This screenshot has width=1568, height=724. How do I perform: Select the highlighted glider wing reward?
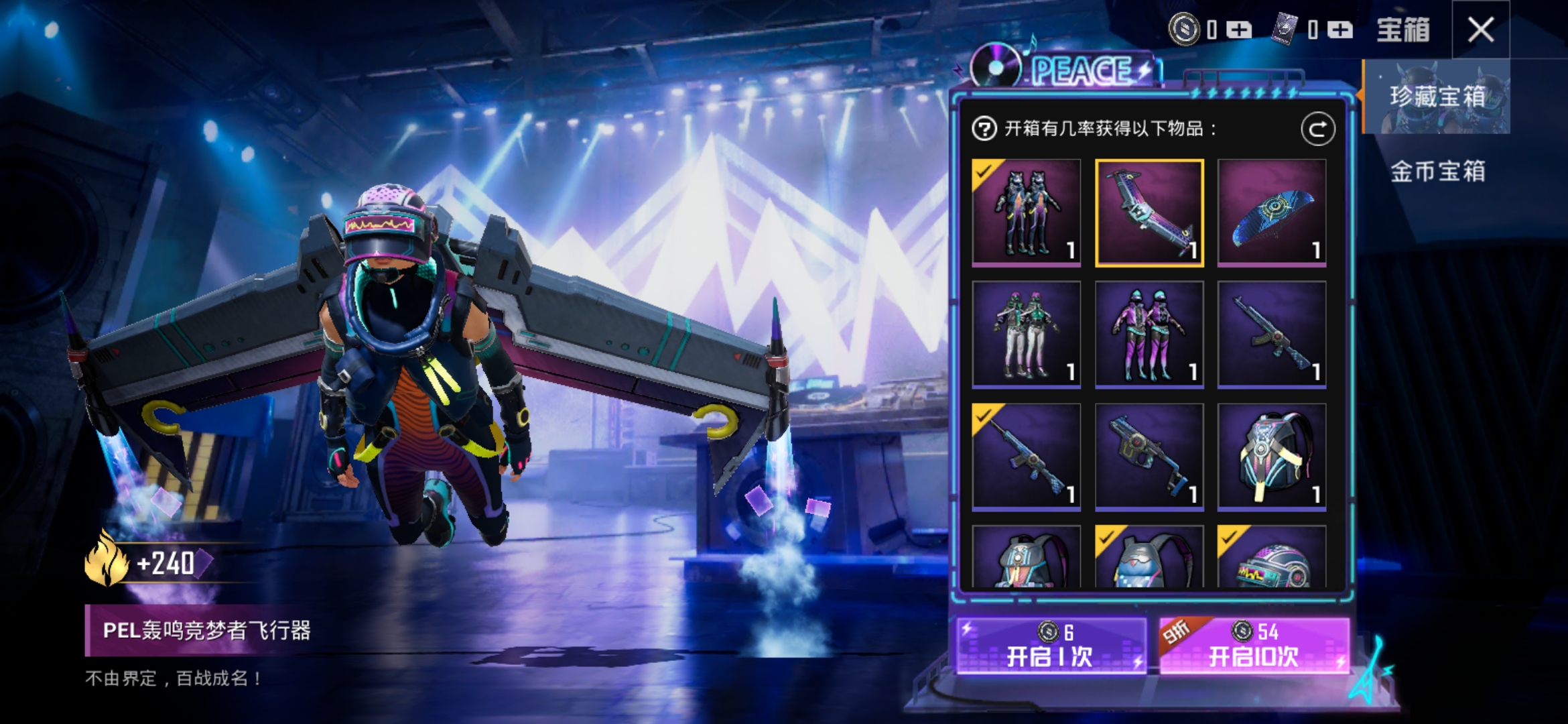pyautogui.click(x=1149, y=213)
